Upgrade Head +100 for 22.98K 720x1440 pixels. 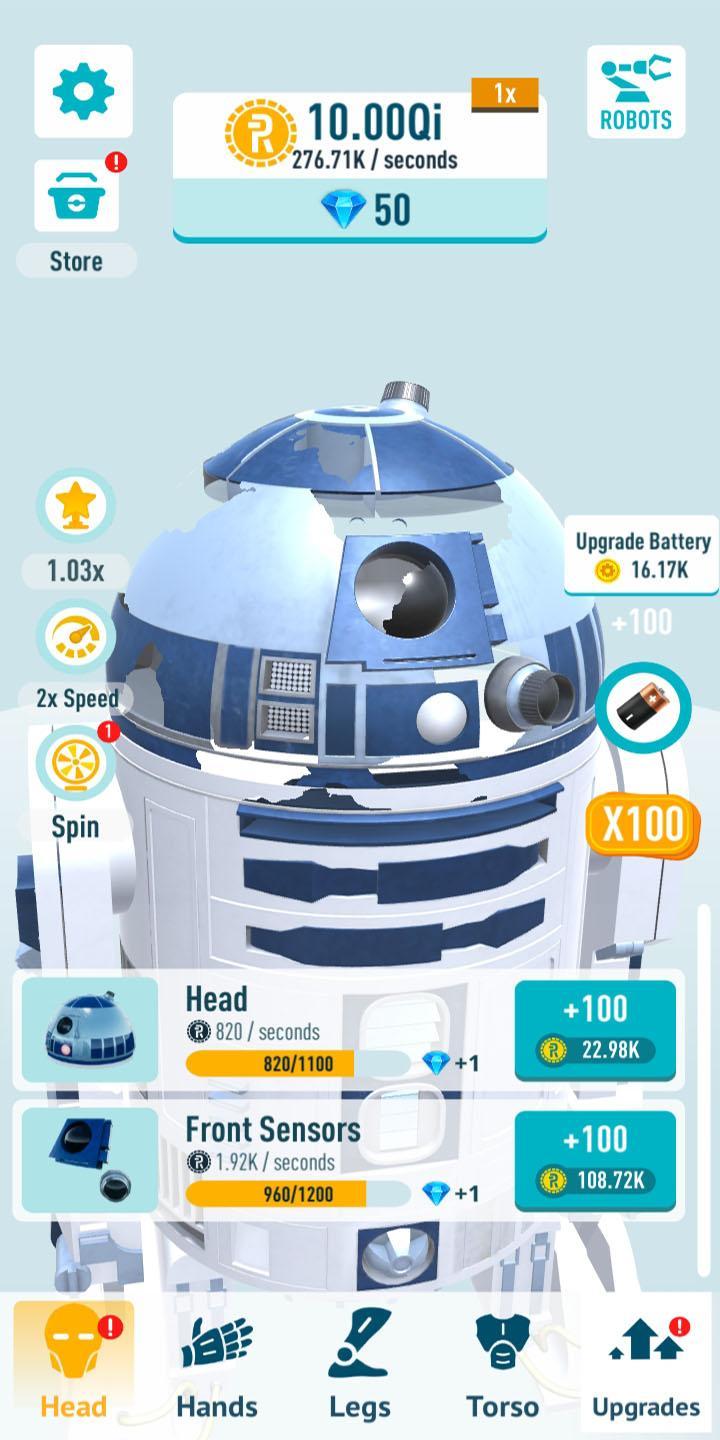595,1030
